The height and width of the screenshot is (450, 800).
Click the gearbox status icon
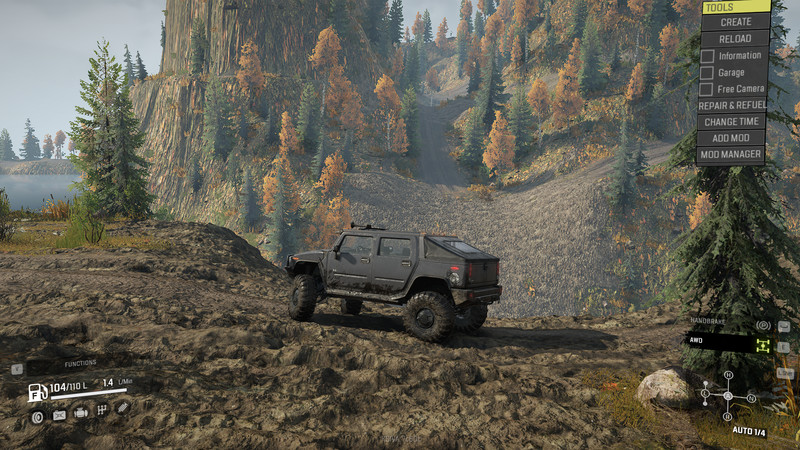tap(102, 410)
